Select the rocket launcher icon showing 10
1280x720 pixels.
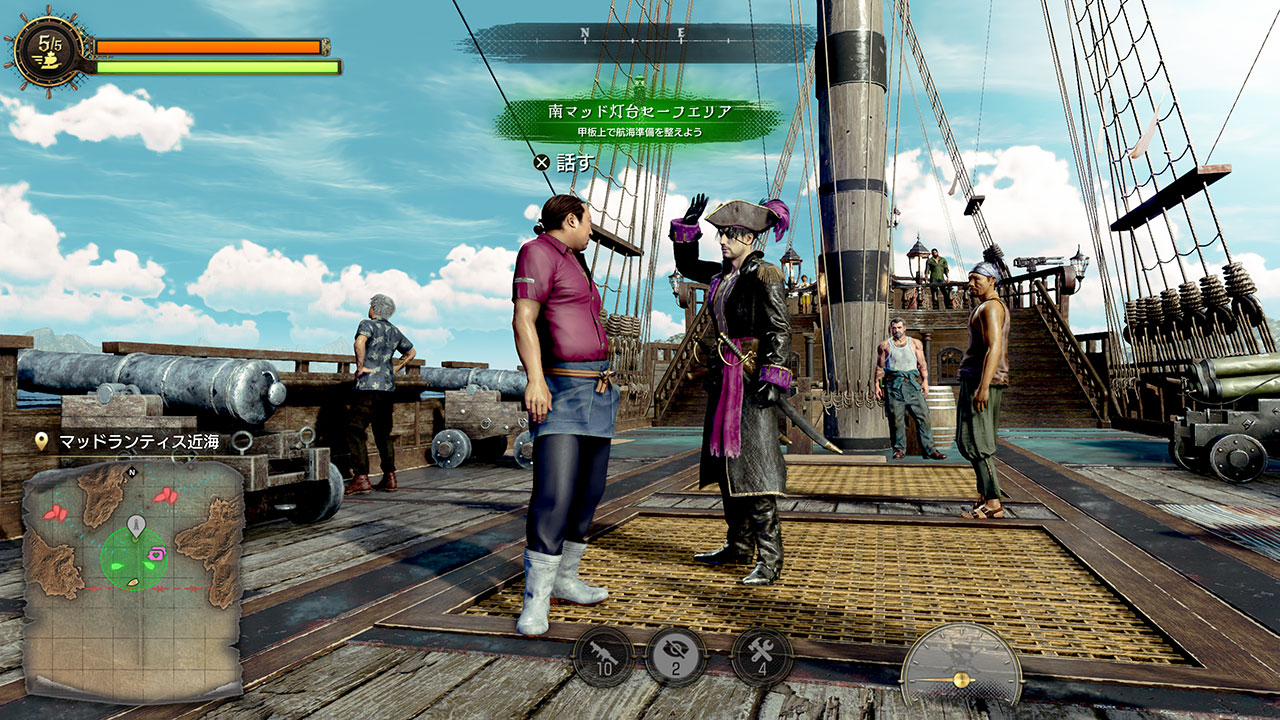tap(603, 656)
